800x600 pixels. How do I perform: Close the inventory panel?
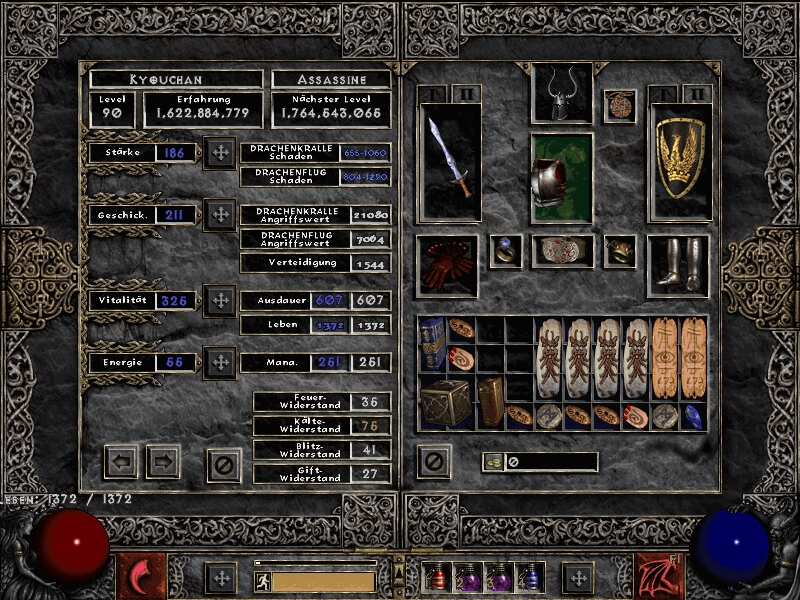pyautogui.click(x=433, y=461)
